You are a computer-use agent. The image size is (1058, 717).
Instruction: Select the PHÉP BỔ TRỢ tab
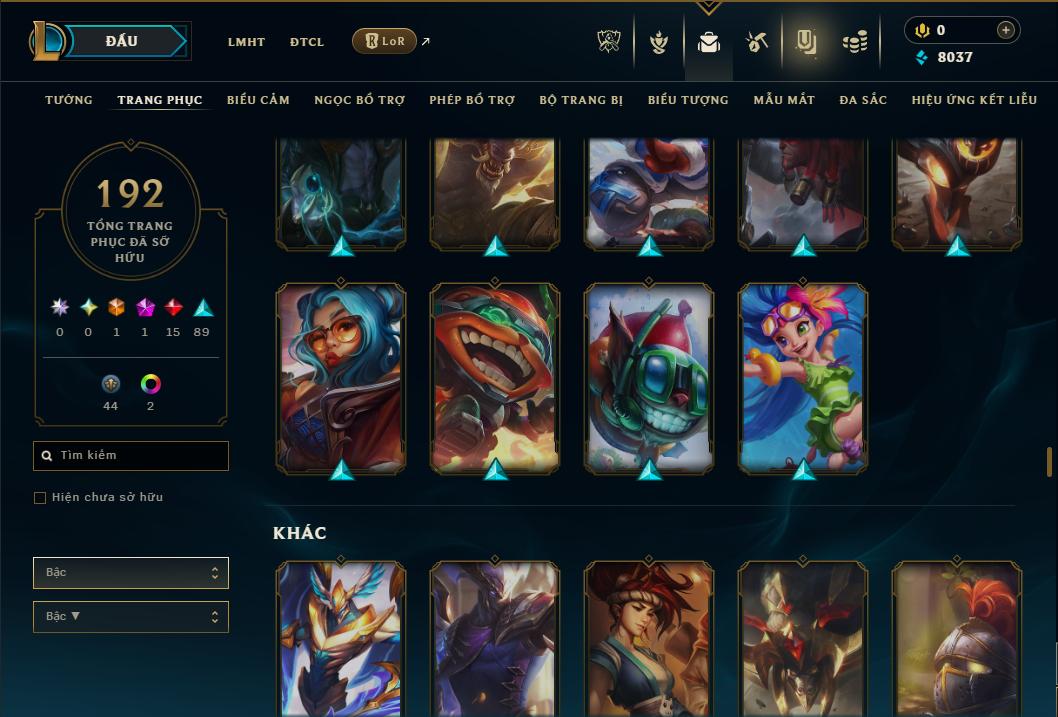(472, 100)
